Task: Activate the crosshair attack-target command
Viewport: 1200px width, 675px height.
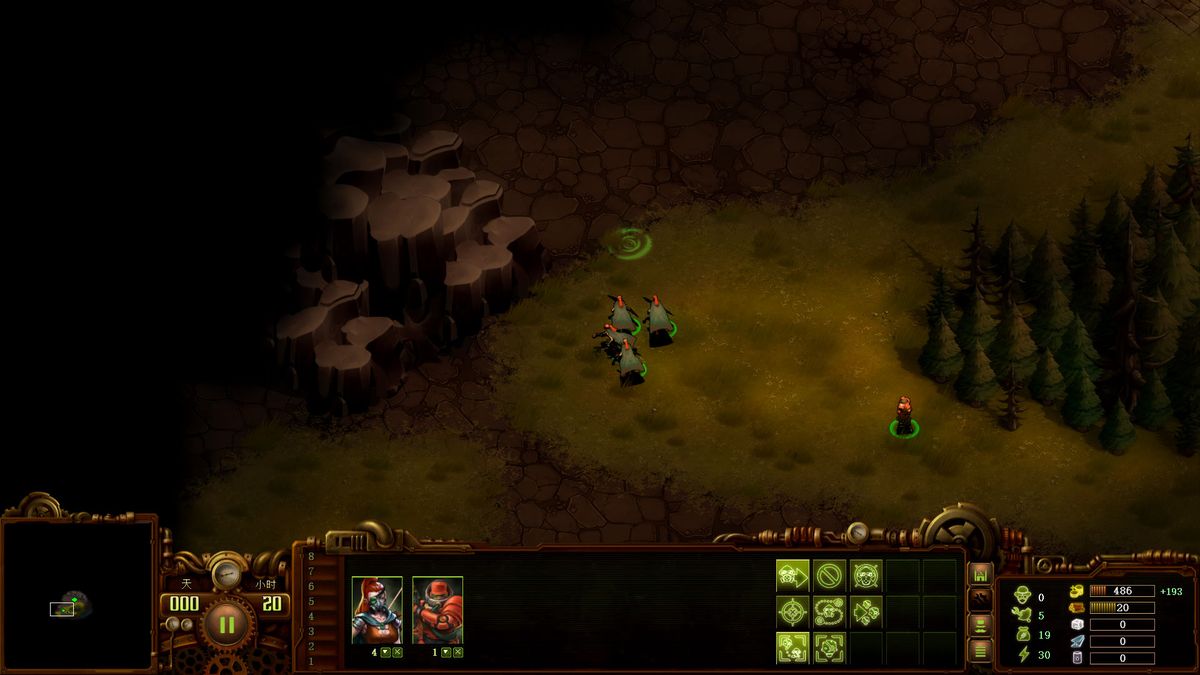Action: (x=793, y=611)
